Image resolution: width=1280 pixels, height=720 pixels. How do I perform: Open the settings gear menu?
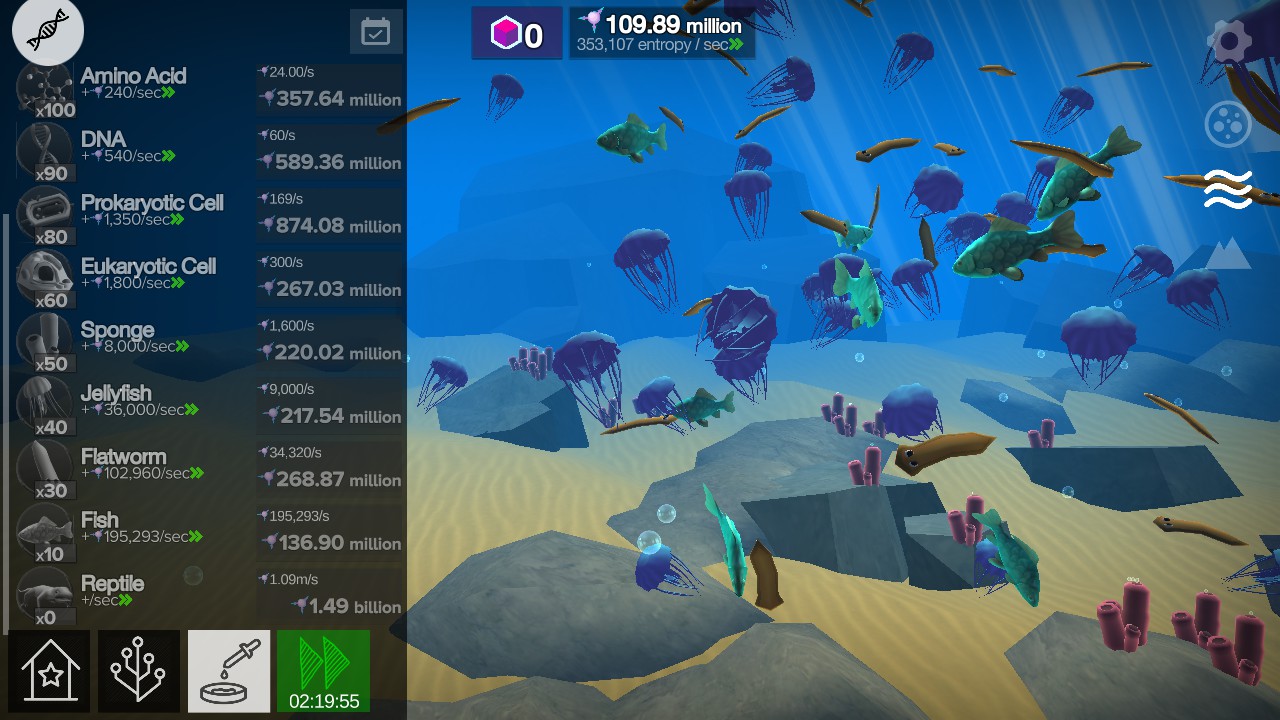pos(1228,40)
